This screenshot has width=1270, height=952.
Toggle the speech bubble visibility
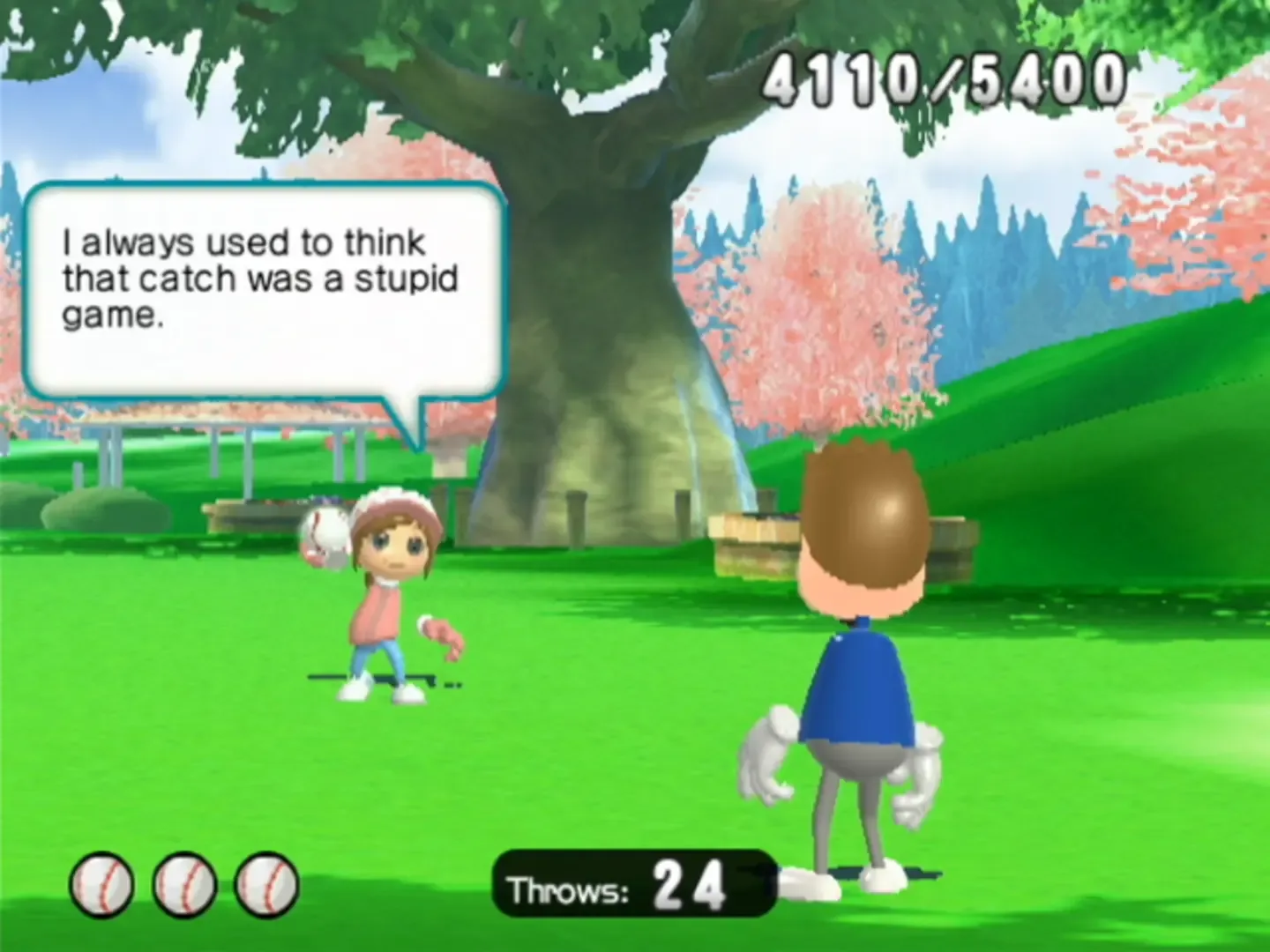tap(265, 291)
